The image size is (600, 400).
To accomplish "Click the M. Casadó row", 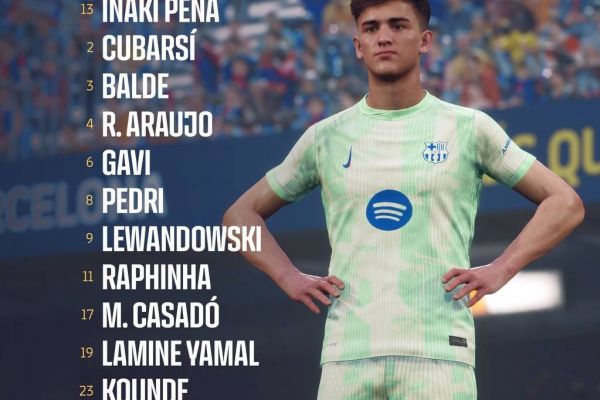I will 161,315.
